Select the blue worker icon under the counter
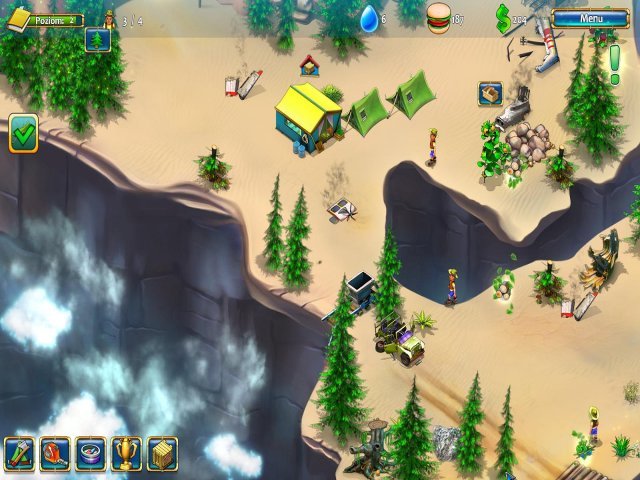640x480 pixels. [x=98, y=39]
